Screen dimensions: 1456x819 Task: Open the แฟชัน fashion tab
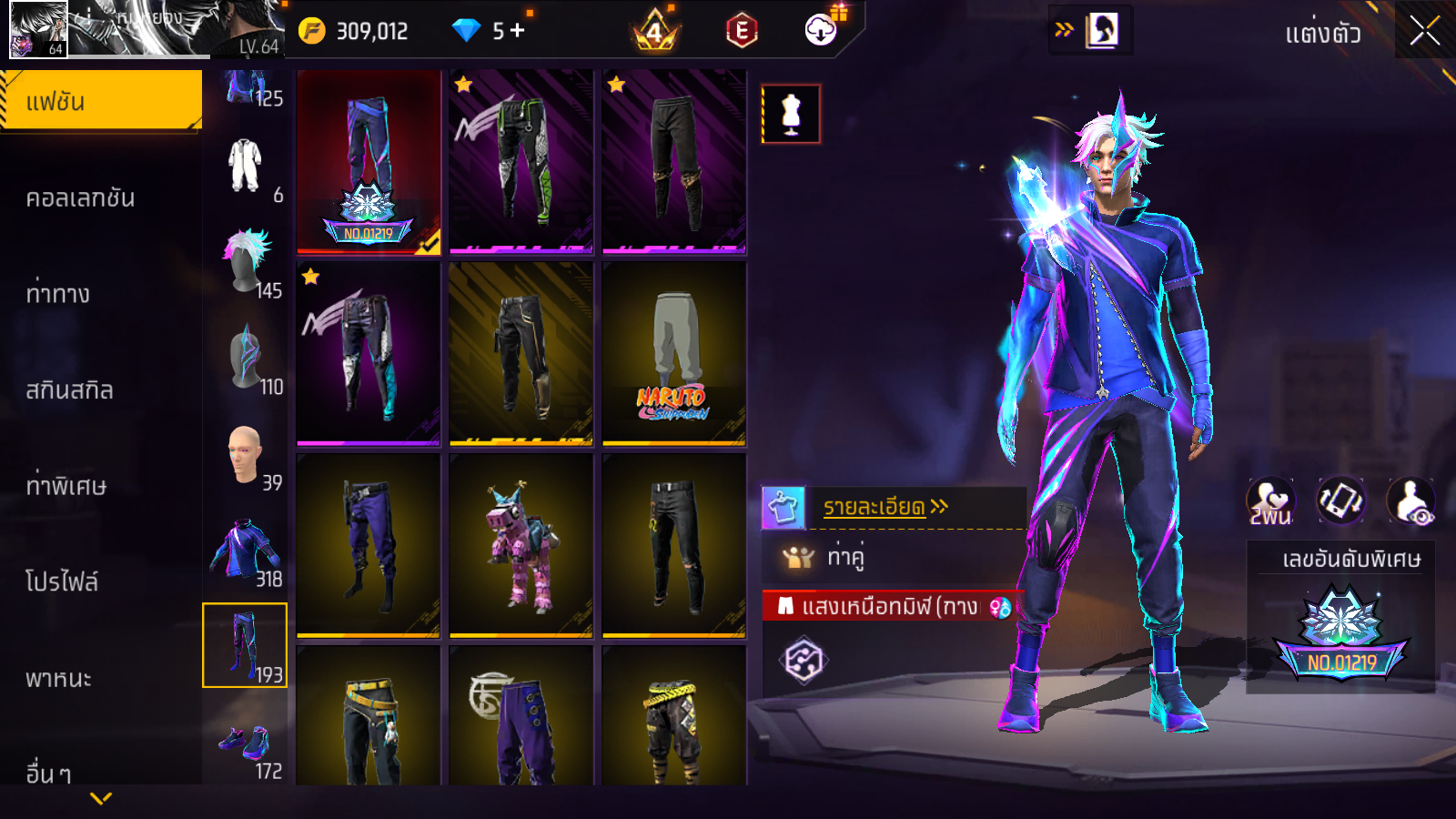(100, 101)
